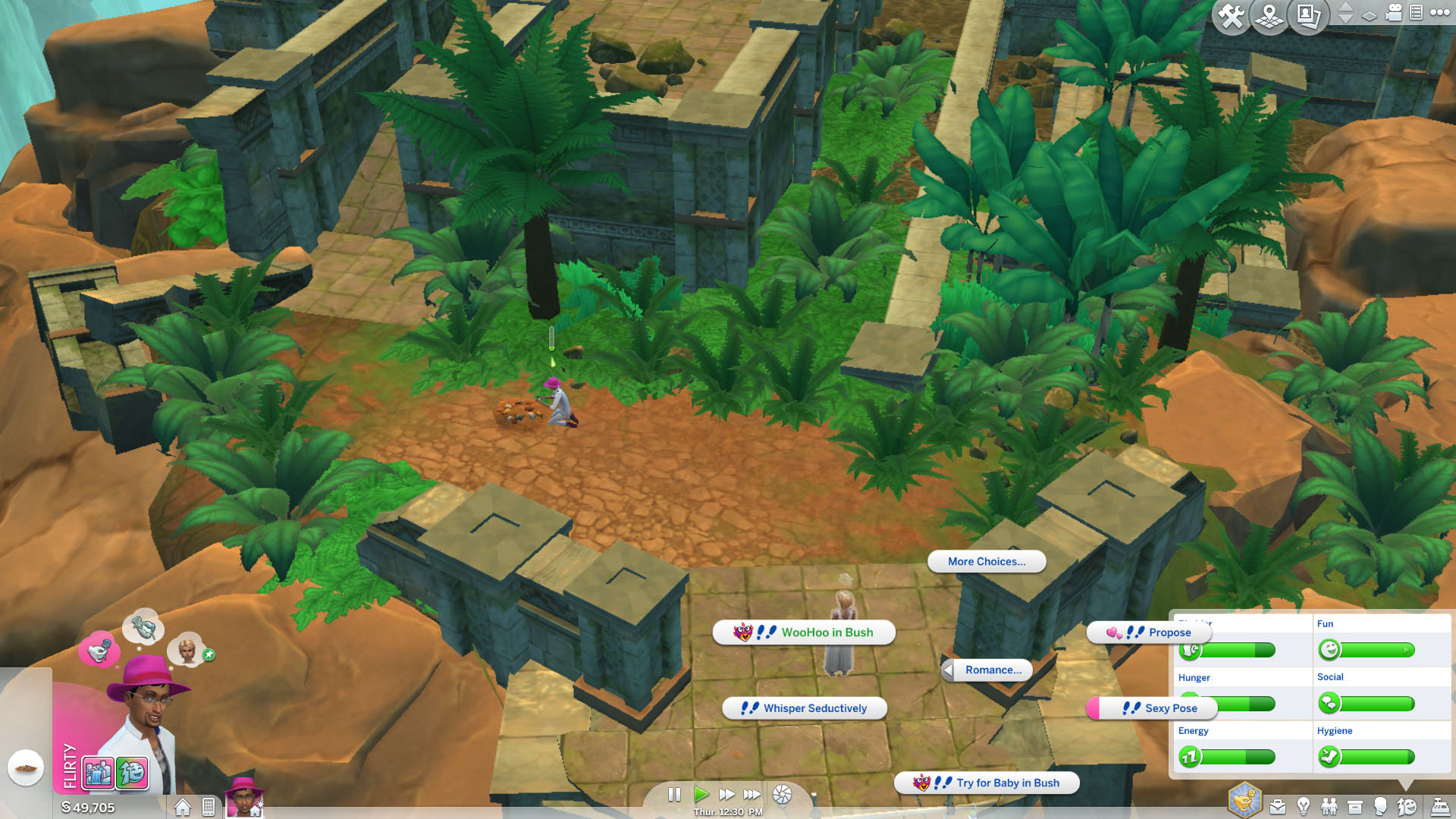The image size is (1456, 819).
Task: Open the Simology head silhouette icon
Action: (1380, 806)
